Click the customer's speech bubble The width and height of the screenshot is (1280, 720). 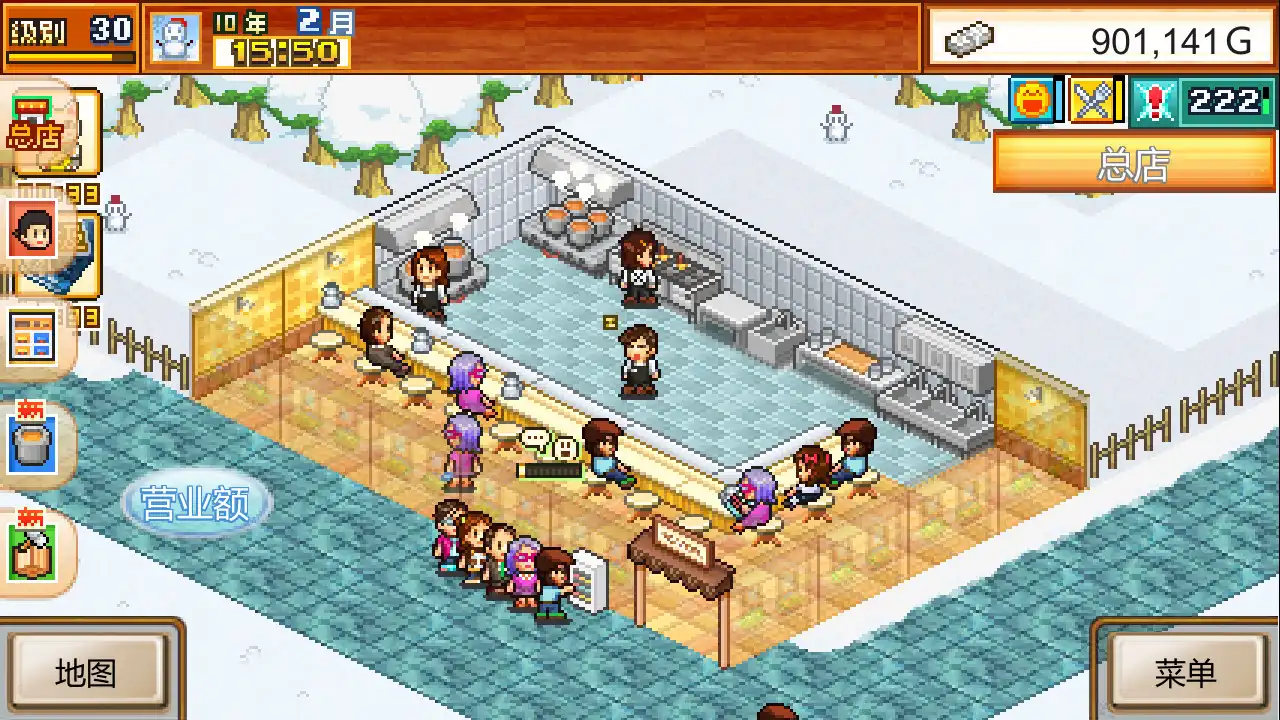coord(540,438)
